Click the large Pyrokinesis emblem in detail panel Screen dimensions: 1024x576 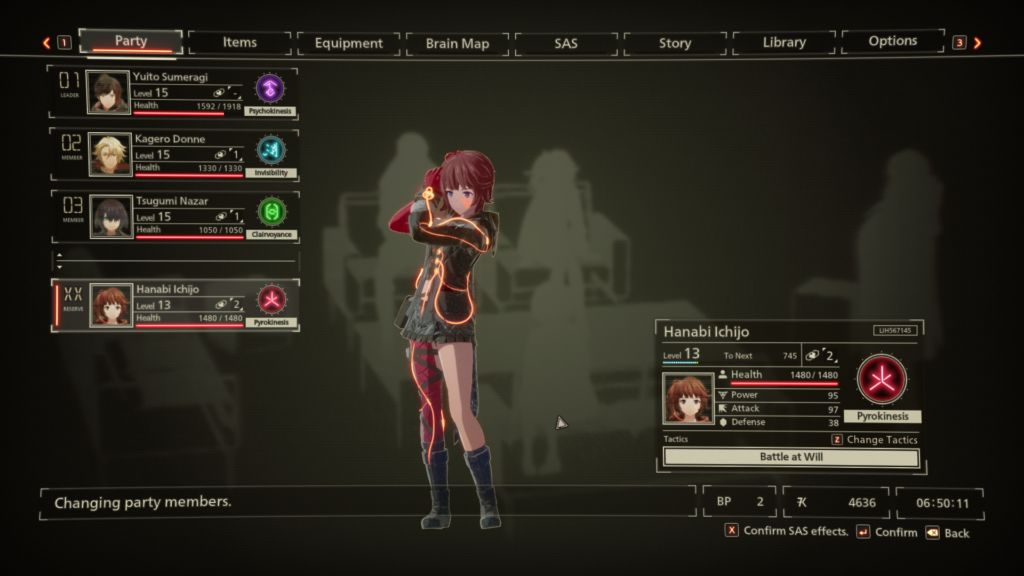tap(881, 380)
